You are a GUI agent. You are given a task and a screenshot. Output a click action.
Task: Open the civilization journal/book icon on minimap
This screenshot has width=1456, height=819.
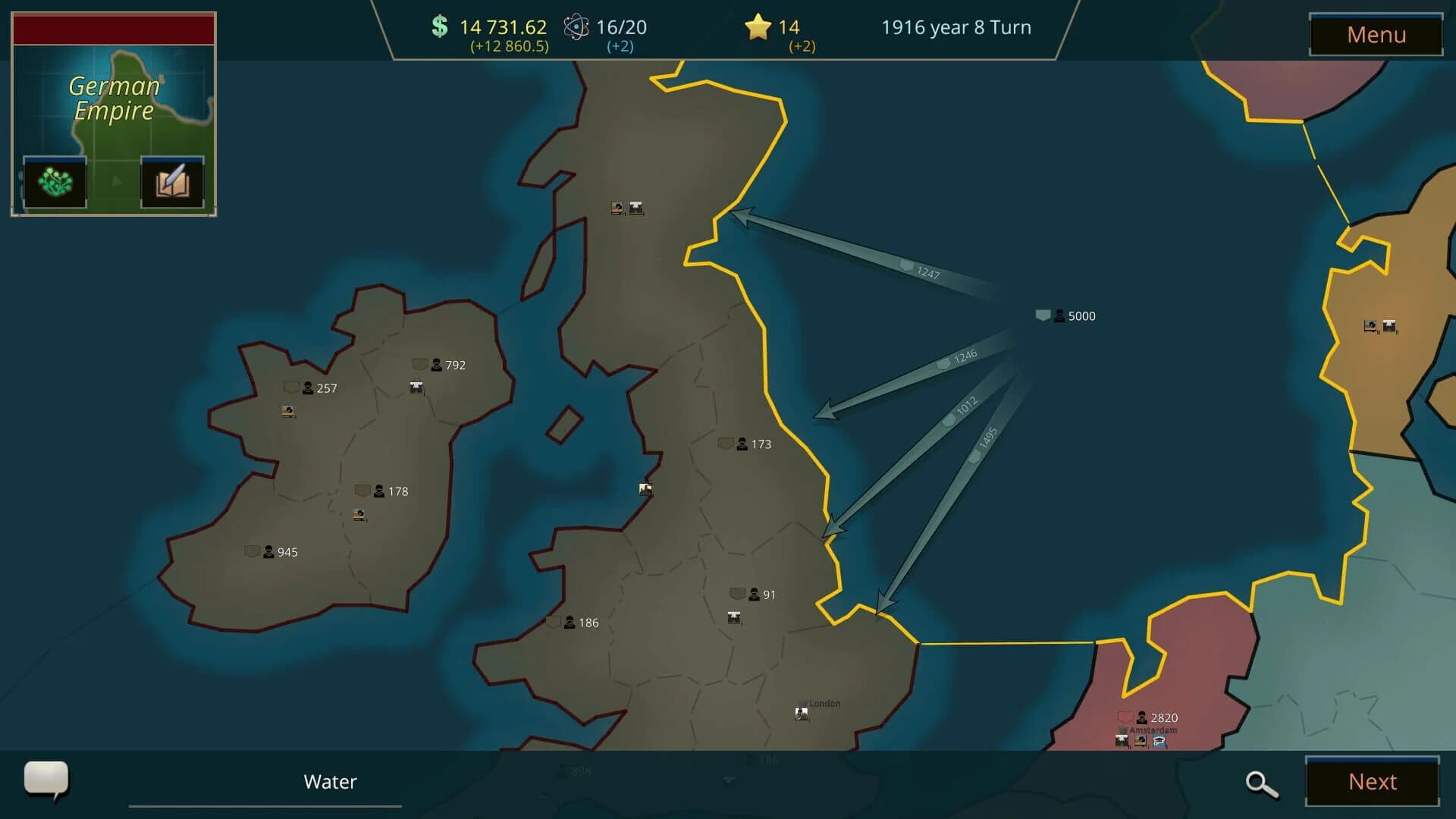[x=172, y=181]
